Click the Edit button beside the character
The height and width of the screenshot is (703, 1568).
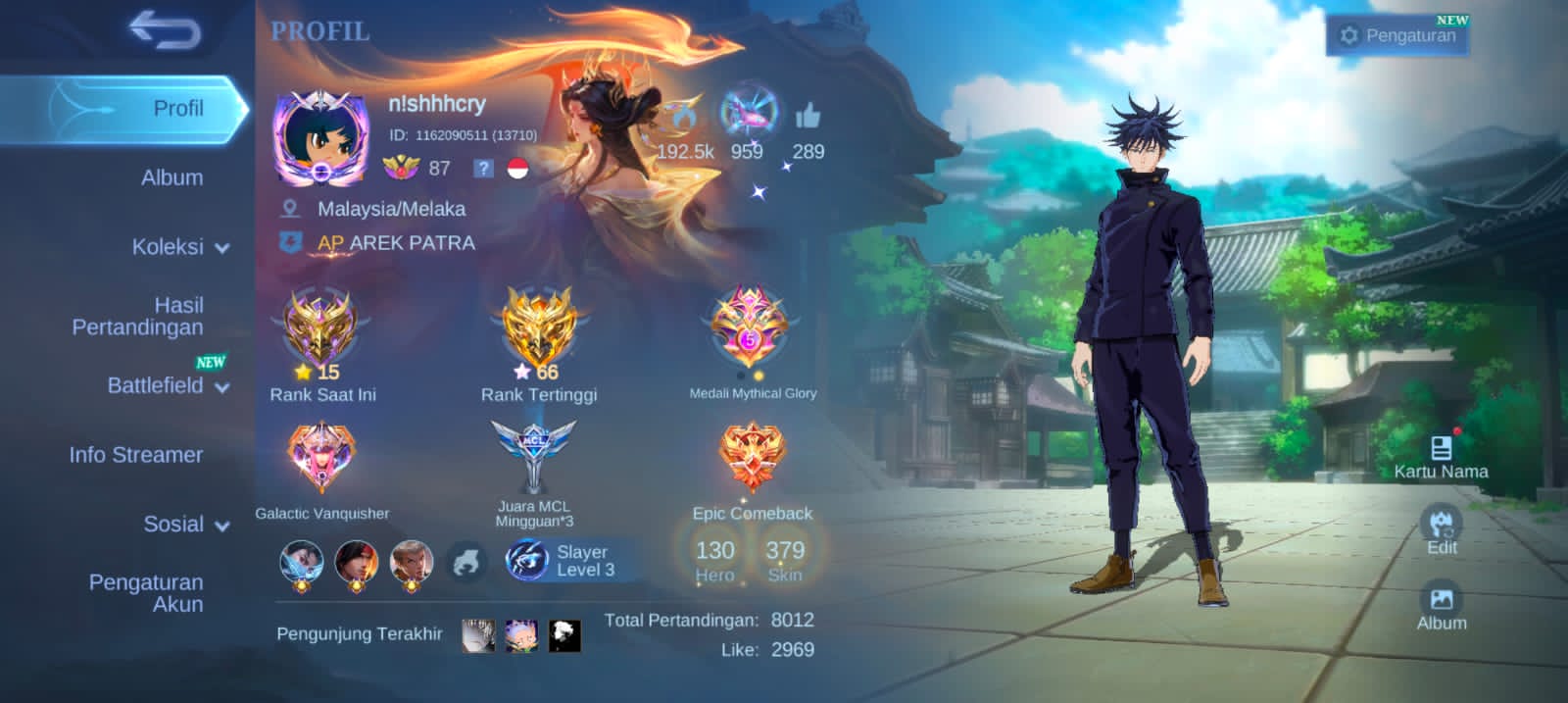[x=1441, y=530]
